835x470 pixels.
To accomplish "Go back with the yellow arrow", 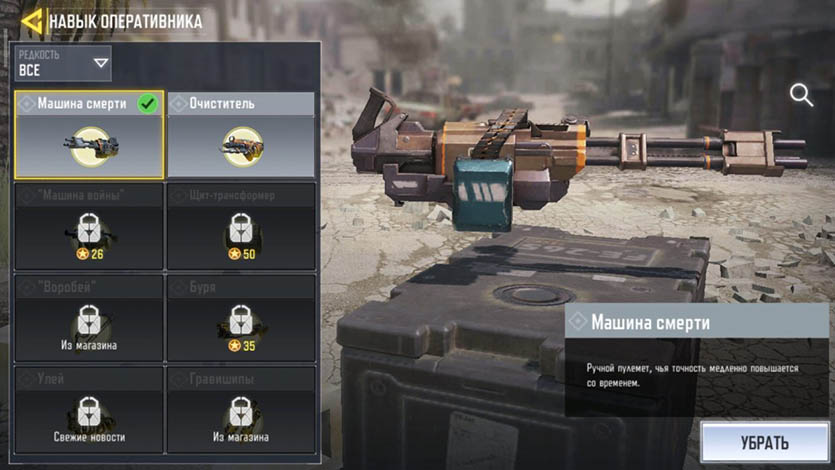I will [30, 19].
